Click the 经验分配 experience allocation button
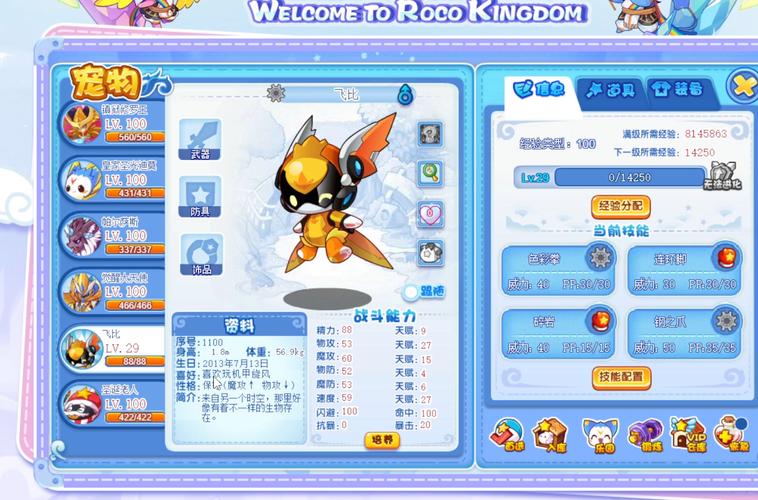The width and height of the screenshot is (758, 500). pyautogui.click(x=621, y=207)
